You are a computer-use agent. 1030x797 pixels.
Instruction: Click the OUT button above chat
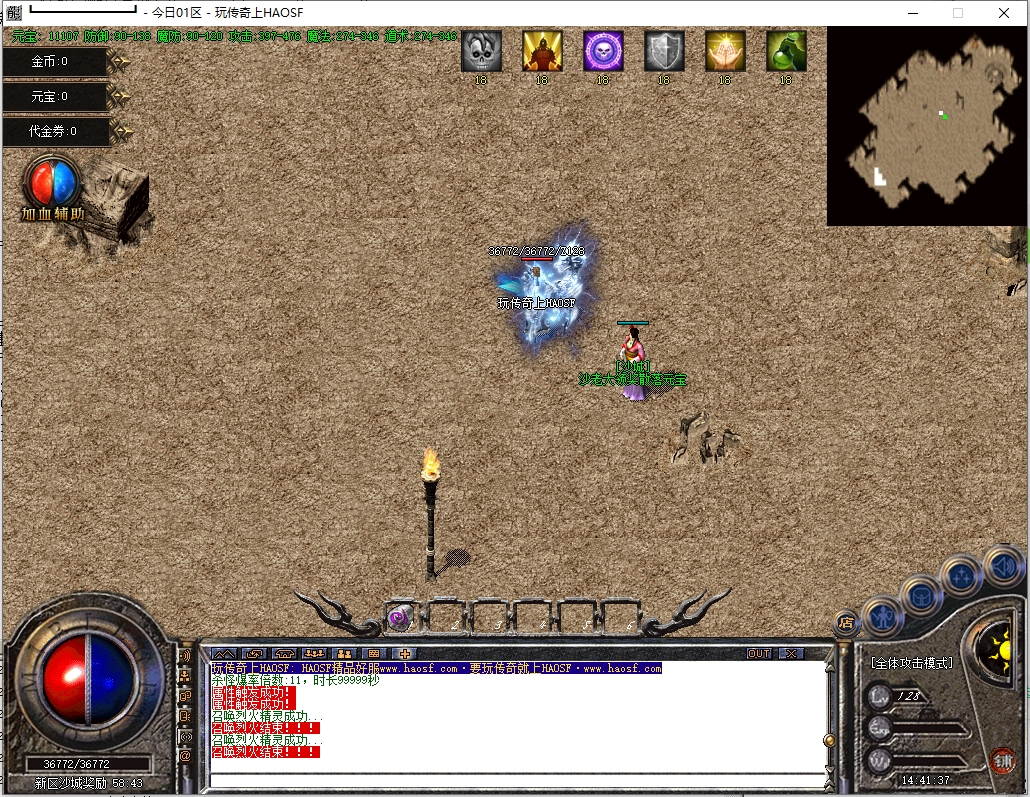(759, 654)
